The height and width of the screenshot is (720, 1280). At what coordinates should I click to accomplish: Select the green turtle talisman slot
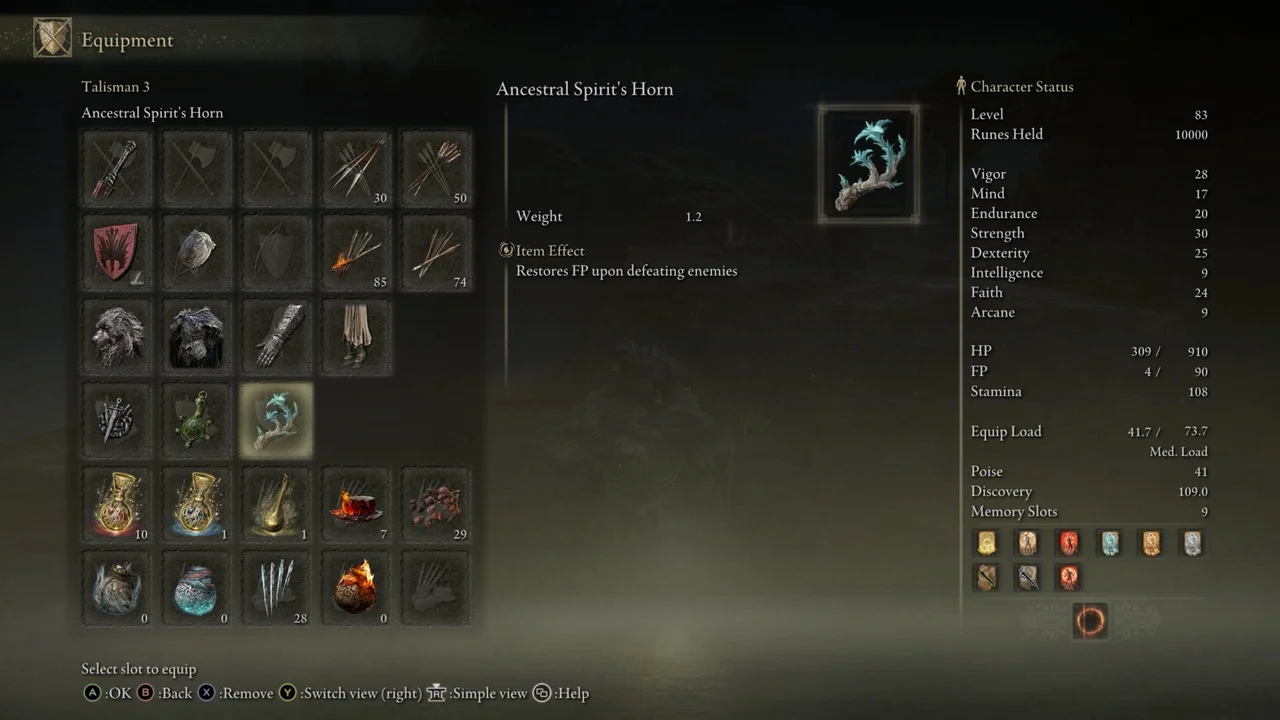point(195,420)
